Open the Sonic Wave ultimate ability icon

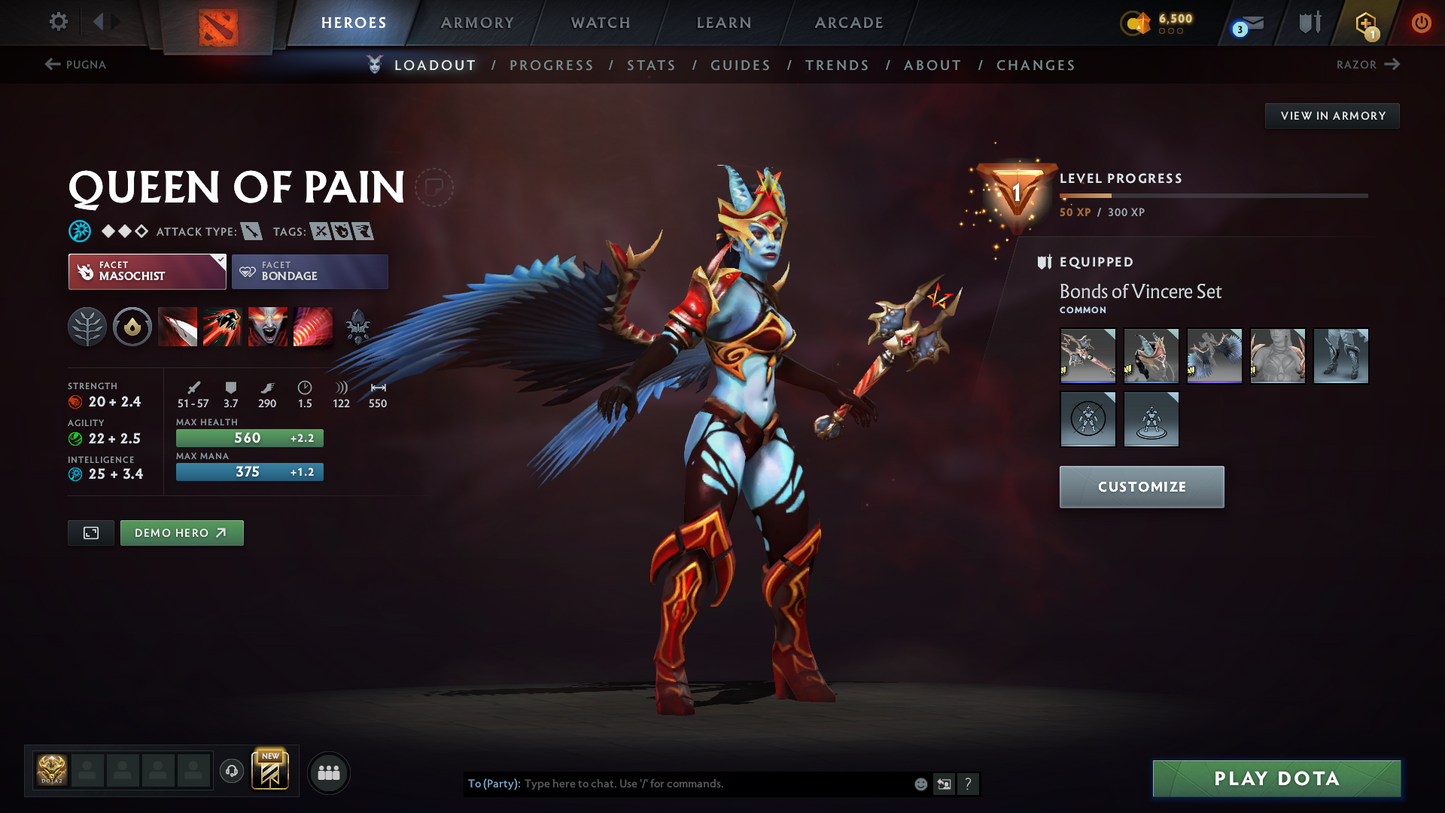[x=313, y=327]
